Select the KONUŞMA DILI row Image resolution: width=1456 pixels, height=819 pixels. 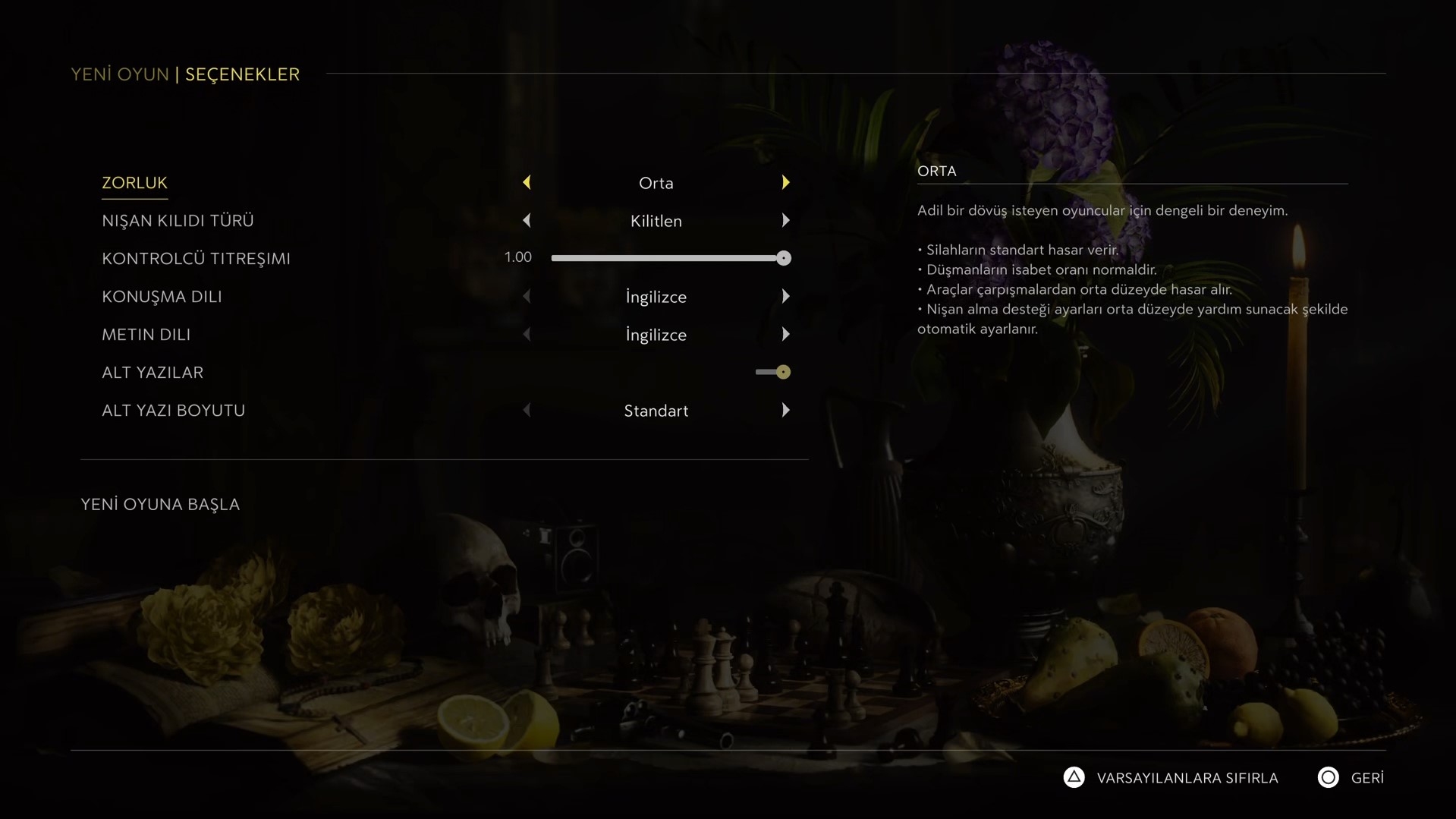click(x=162, y=297)
